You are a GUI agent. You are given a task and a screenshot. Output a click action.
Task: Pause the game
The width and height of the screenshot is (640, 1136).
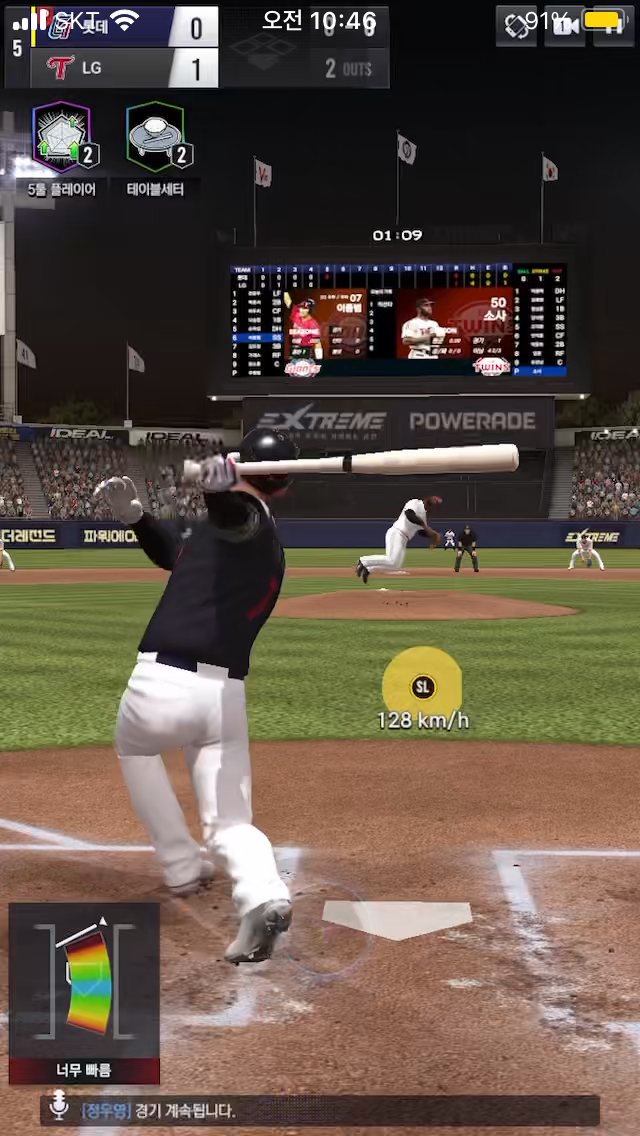(x=612, y=27)
